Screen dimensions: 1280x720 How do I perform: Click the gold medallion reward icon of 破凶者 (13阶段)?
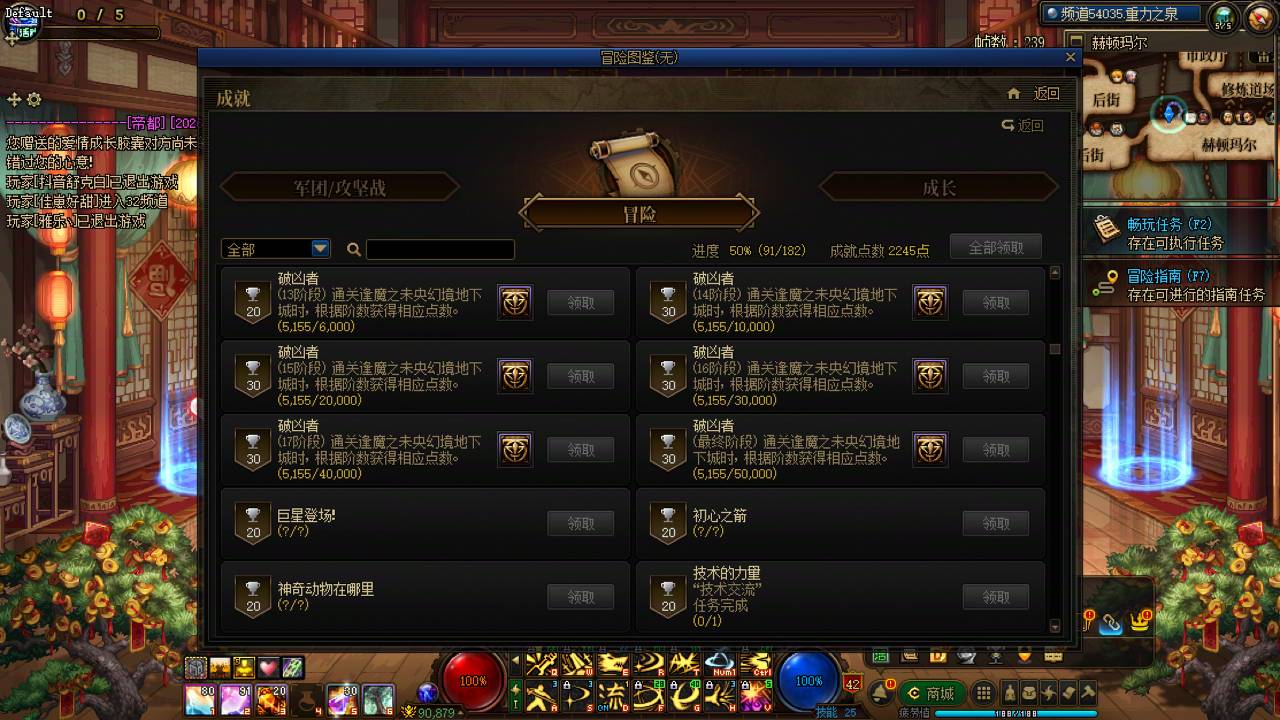point(515,302)
